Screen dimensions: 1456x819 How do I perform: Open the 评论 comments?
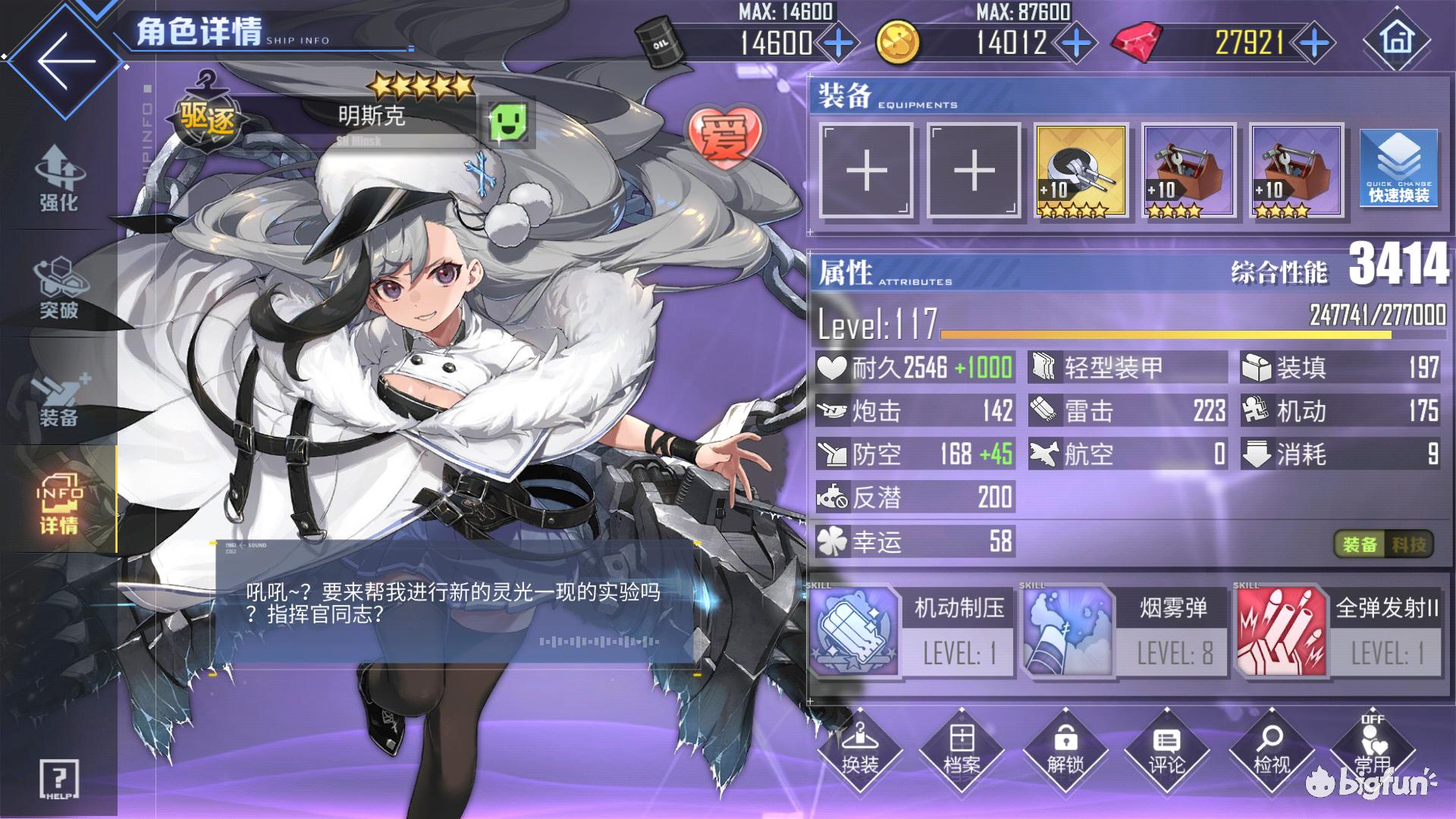pos(1166,749)
